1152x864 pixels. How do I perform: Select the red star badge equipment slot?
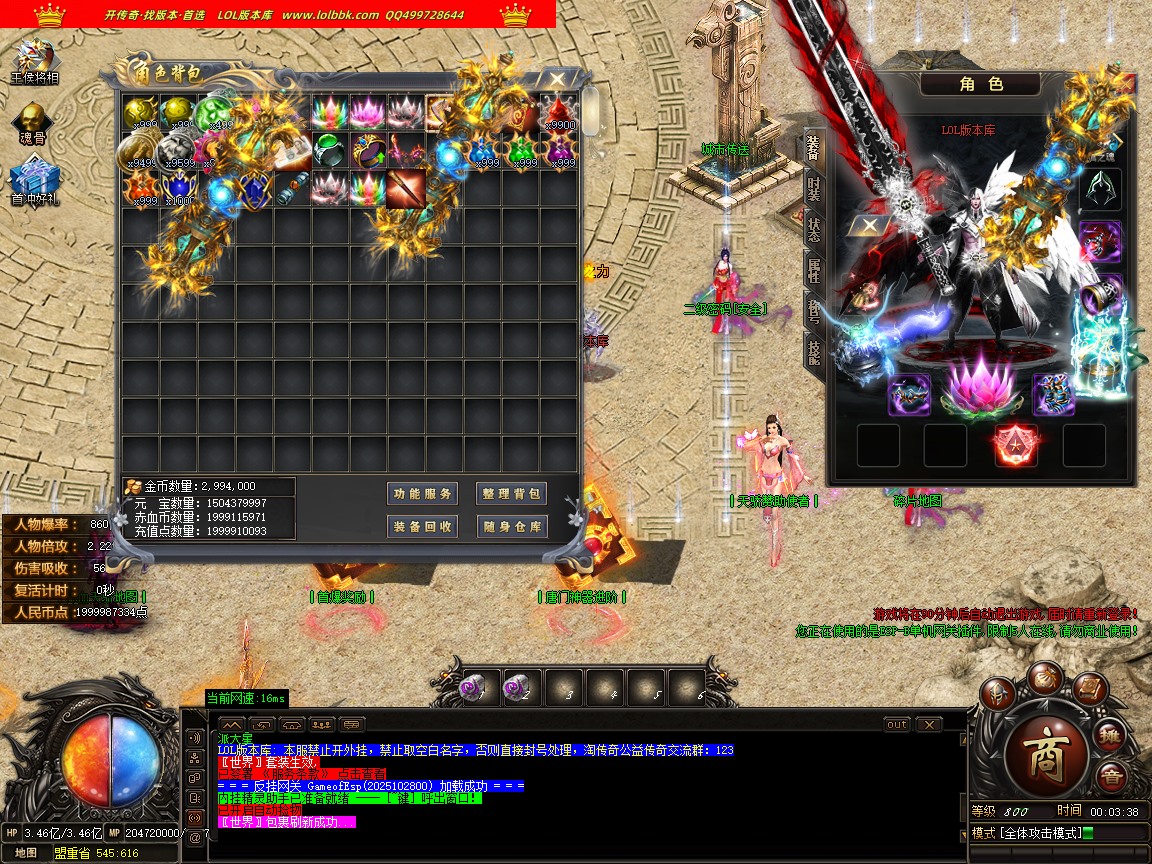click(x=1014, y=445)
